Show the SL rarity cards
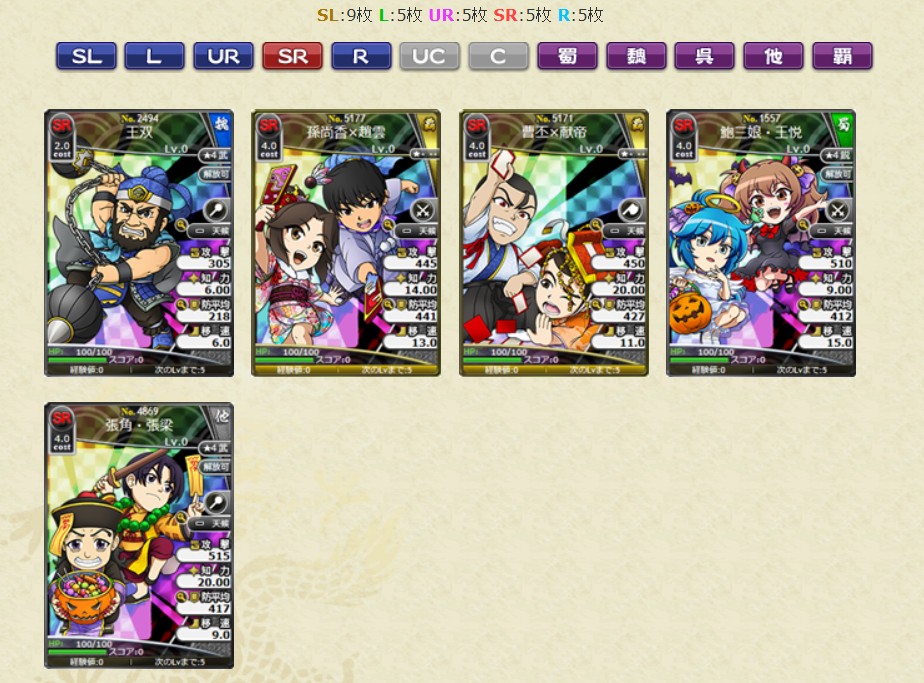The width and height of the screenshot is (924, 683). [x=86, y=57]
